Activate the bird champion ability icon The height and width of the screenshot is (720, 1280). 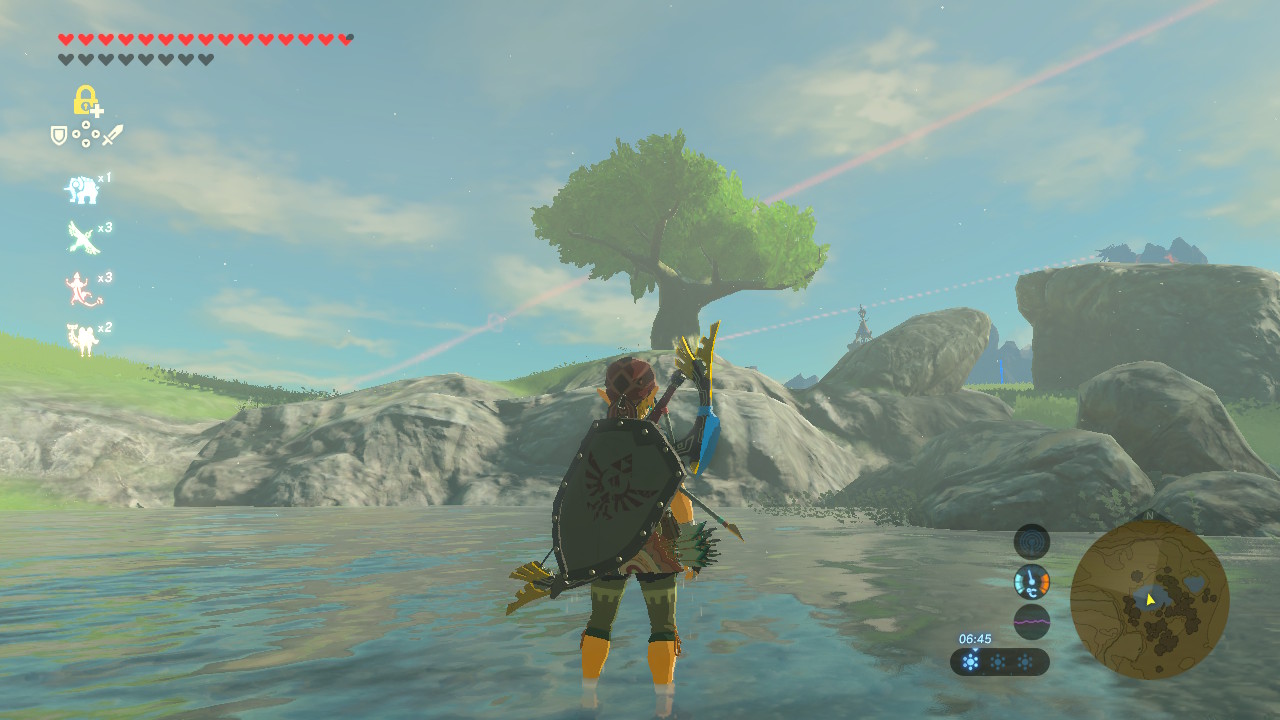(82, 238)
